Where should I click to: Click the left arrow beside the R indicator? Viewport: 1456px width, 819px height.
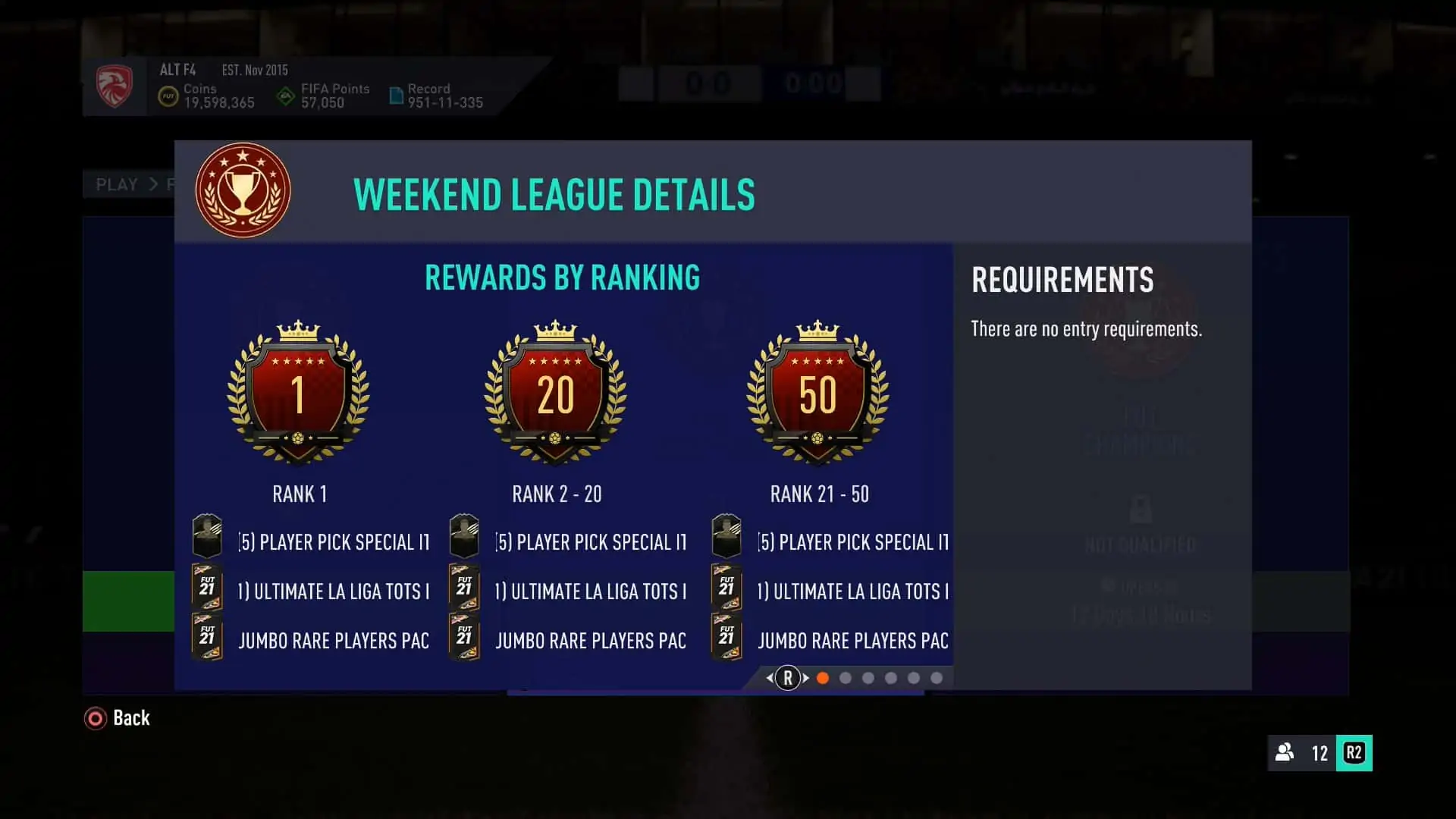(x=771, y=677)
